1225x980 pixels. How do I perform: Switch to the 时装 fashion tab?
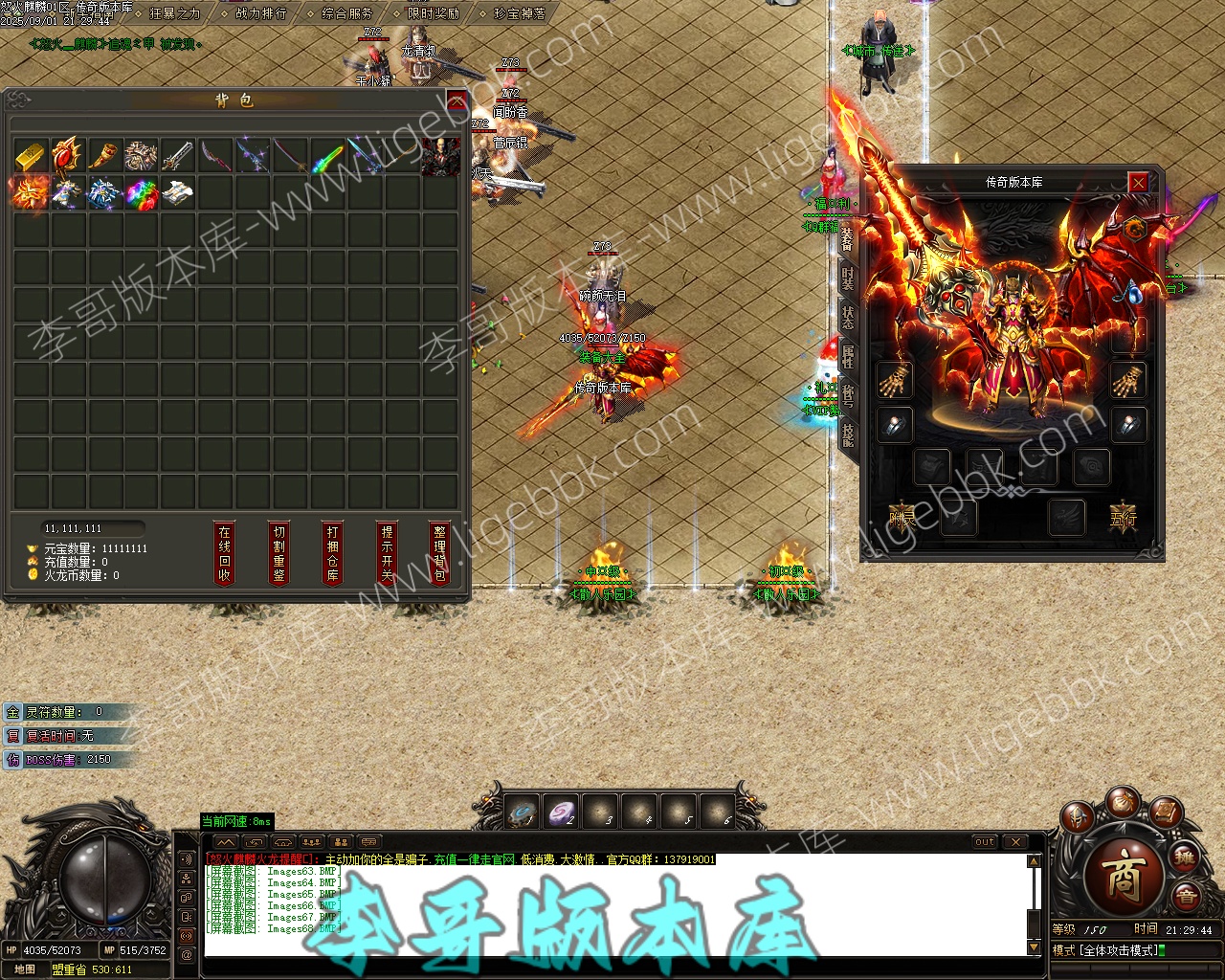pos(848,278)
